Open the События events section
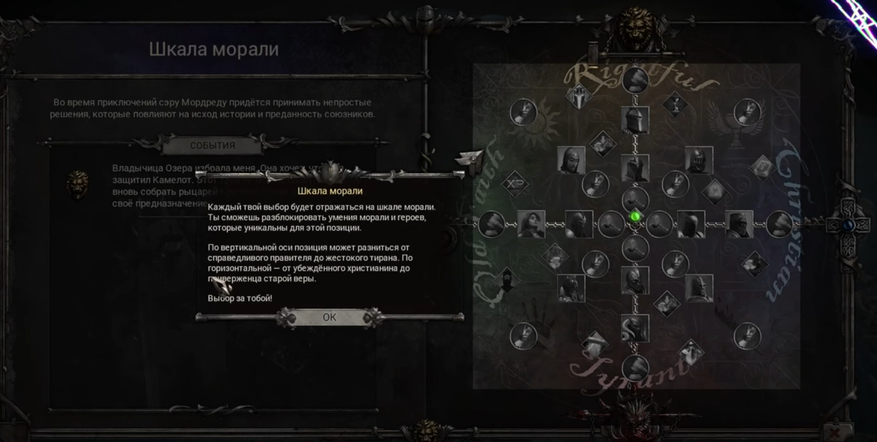877x442 pixels. pyautogui.click(x=212, y=146)
